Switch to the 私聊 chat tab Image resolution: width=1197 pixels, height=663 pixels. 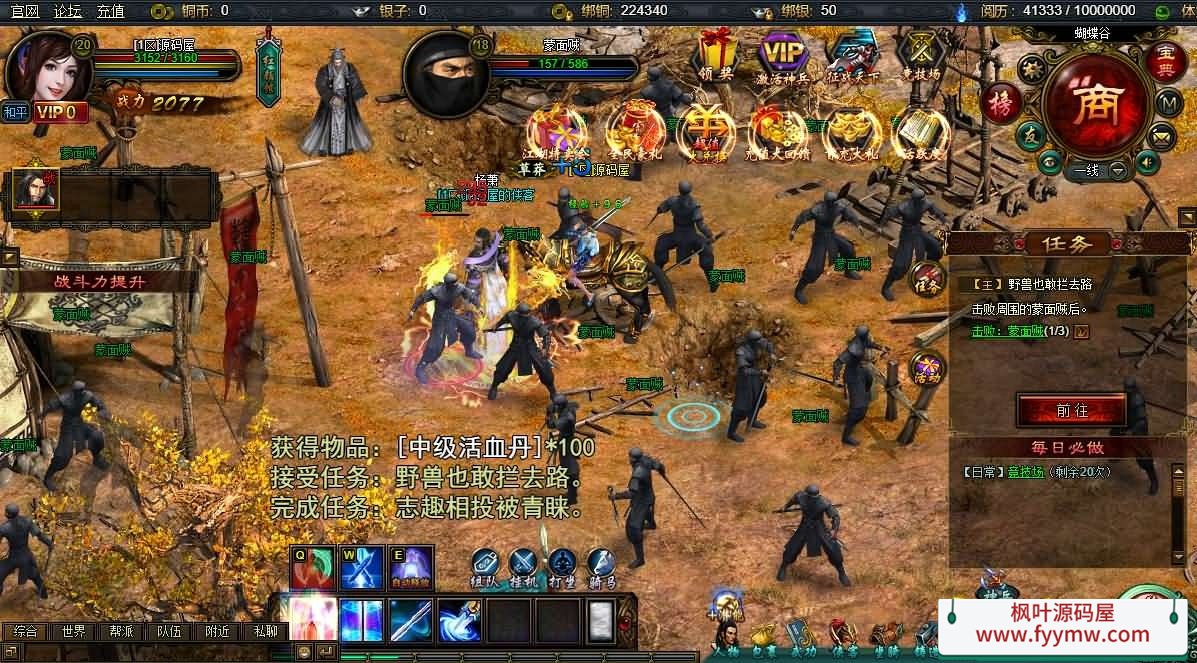pyautogui.click(x=265, y=632)
